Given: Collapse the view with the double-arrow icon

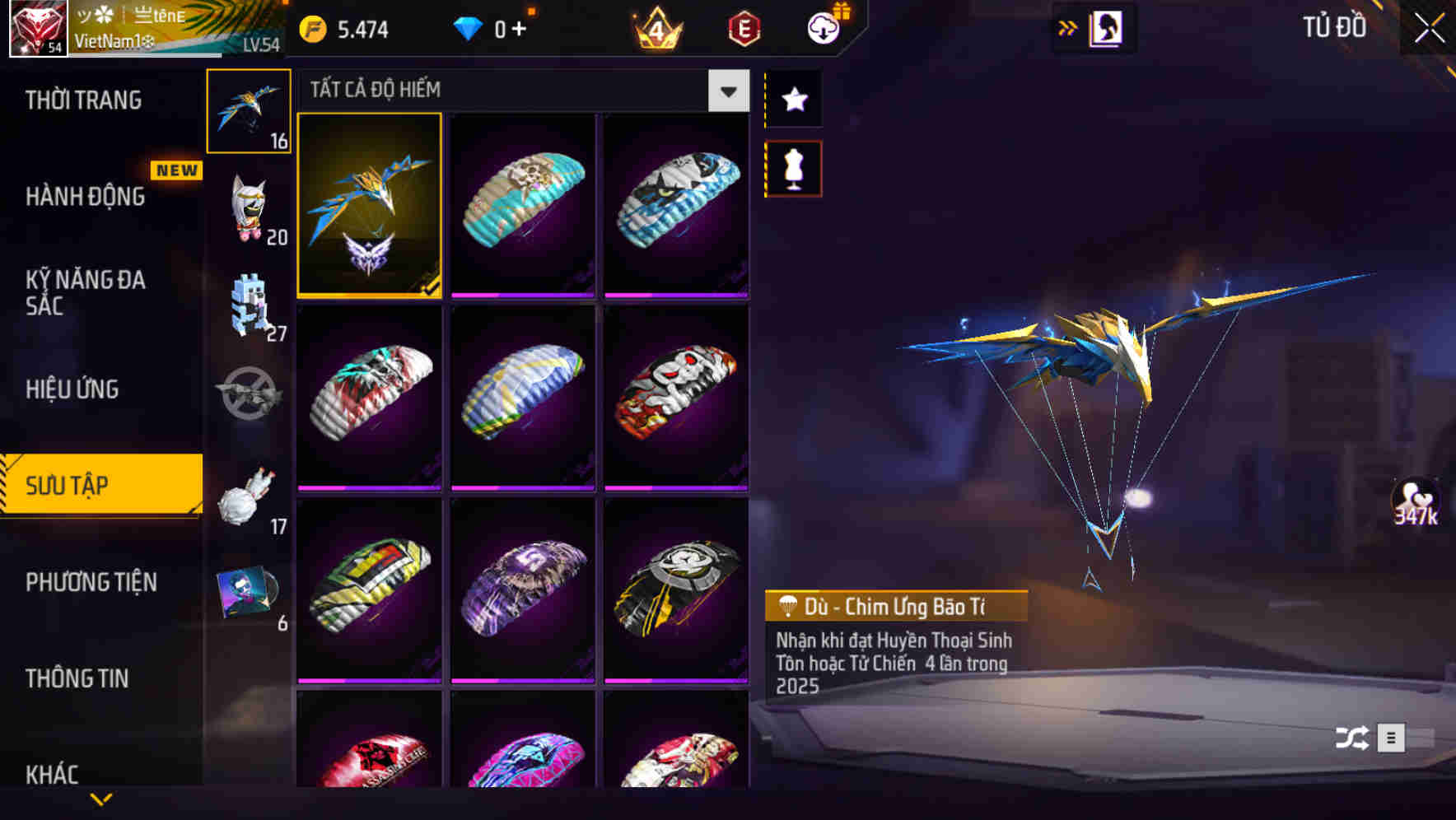Looking at the screenshot, I should 1068,26.
